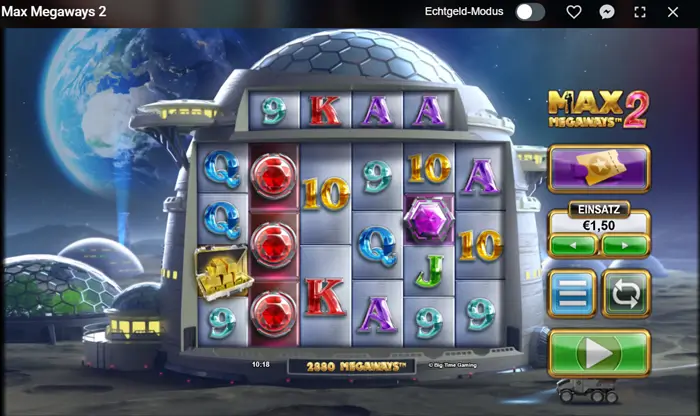Image resolution: width=700 pixels, height=416 pixels.
Task: Decrease the Einsatz bet amount
Action: point(573,244)
